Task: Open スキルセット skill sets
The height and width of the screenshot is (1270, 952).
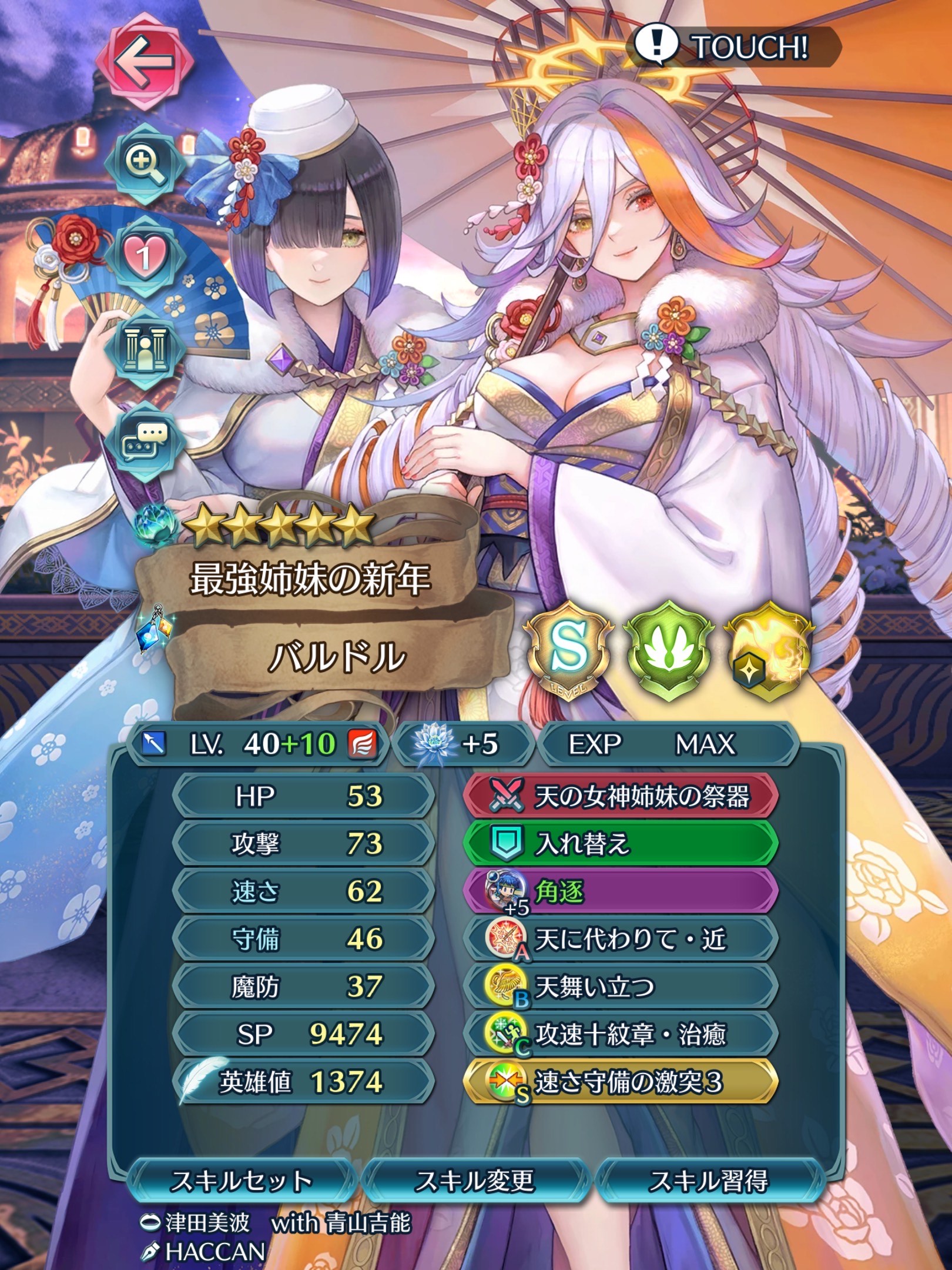Action: 241,1181
